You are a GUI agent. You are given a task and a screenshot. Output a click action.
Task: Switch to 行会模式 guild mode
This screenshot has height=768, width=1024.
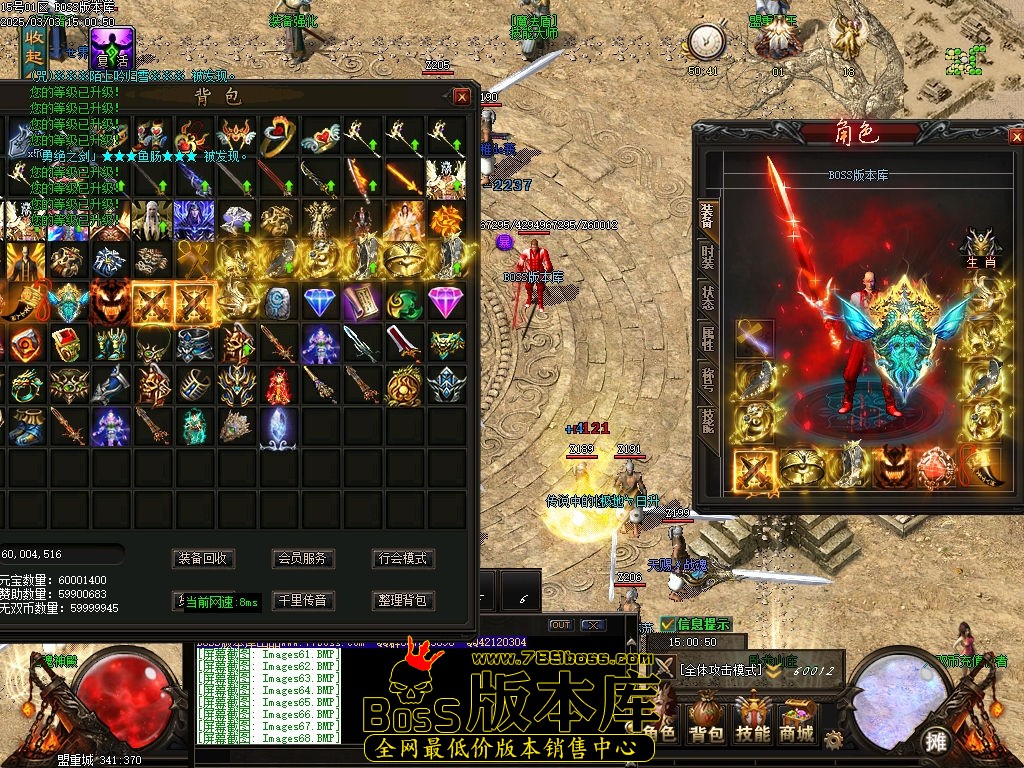[x=402, y=559]
